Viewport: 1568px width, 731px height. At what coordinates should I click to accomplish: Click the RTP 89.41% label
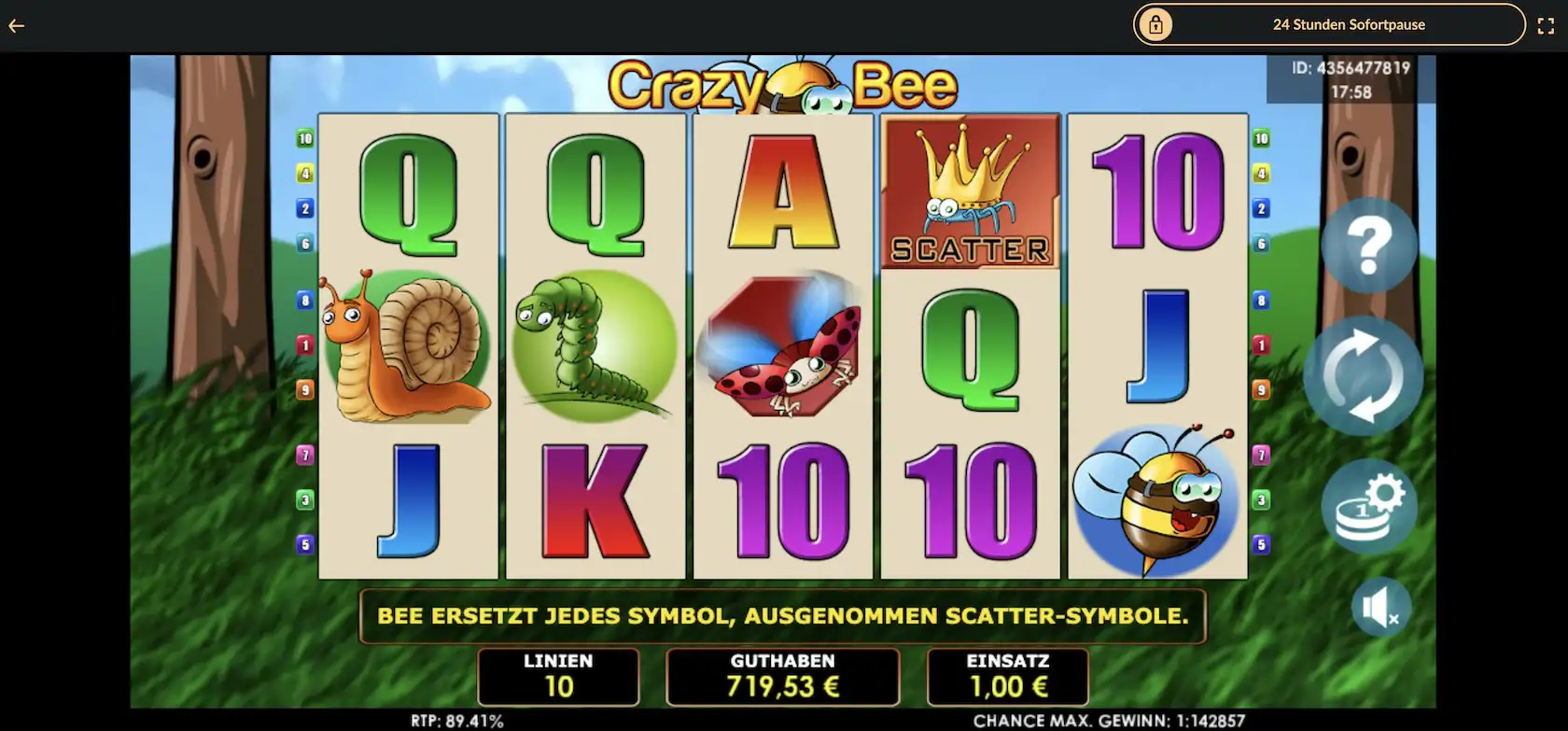458,721
